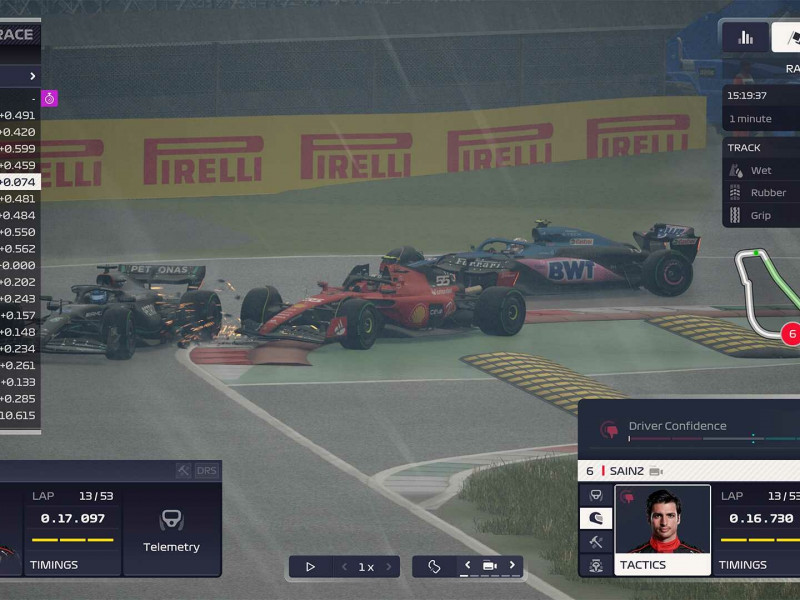This screenshot has width=800, height=600.
Task: Select the helmet driver icon tab
Action: (596, 518)
